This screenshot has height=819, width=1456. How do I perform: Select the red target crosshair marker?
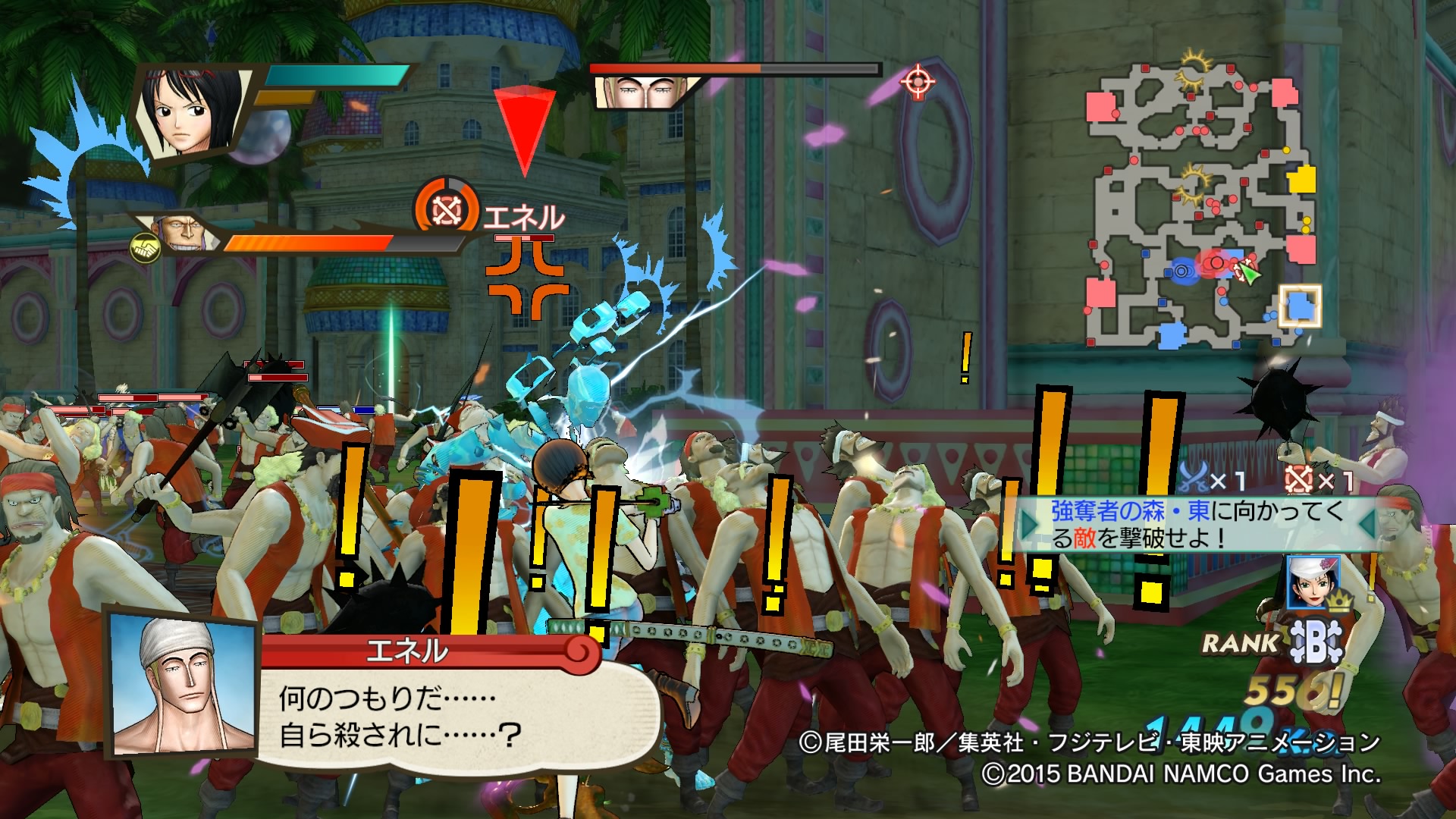(918, 80)
